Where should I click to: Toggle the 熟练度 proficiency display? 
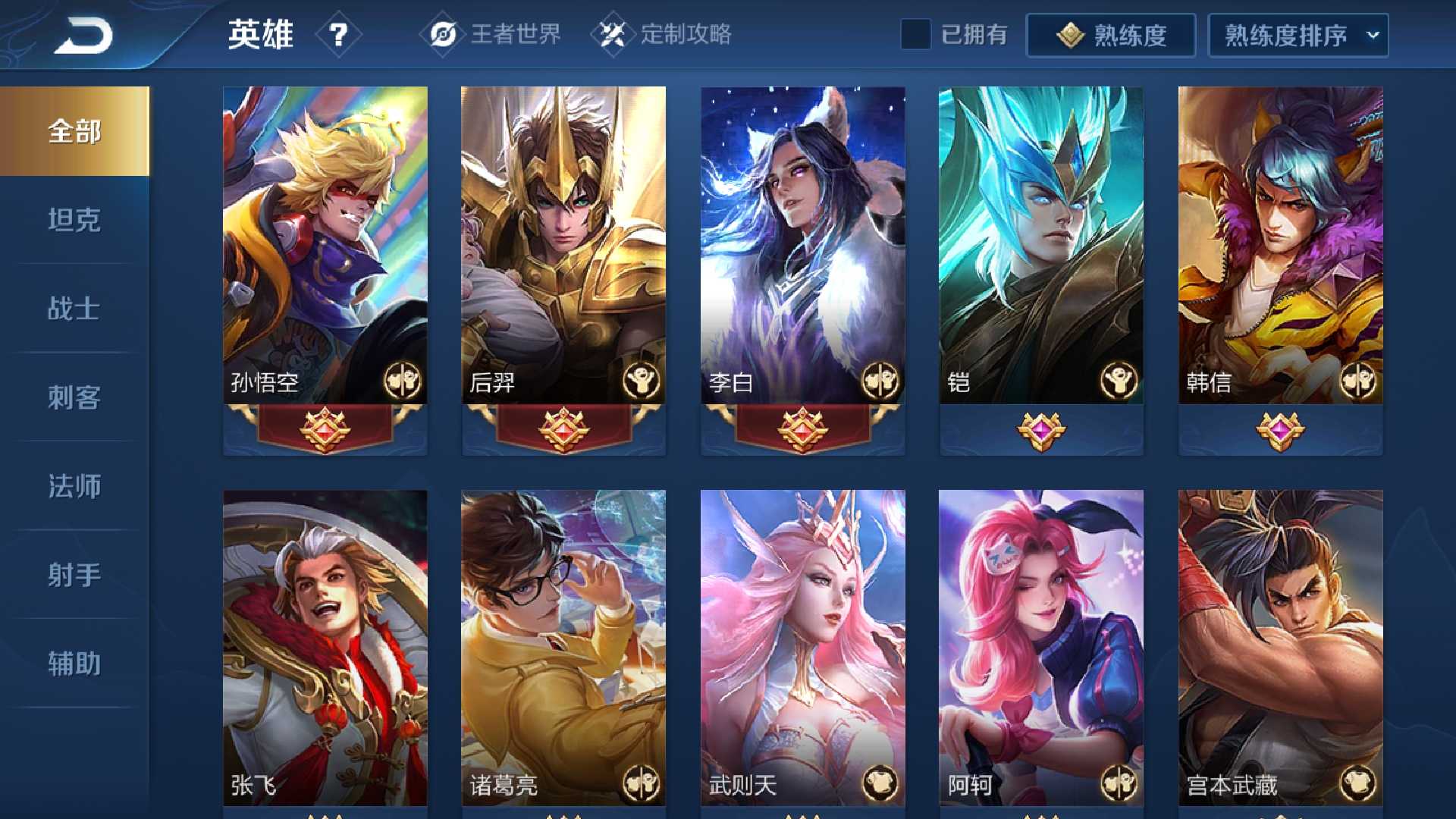[1111, 33]
